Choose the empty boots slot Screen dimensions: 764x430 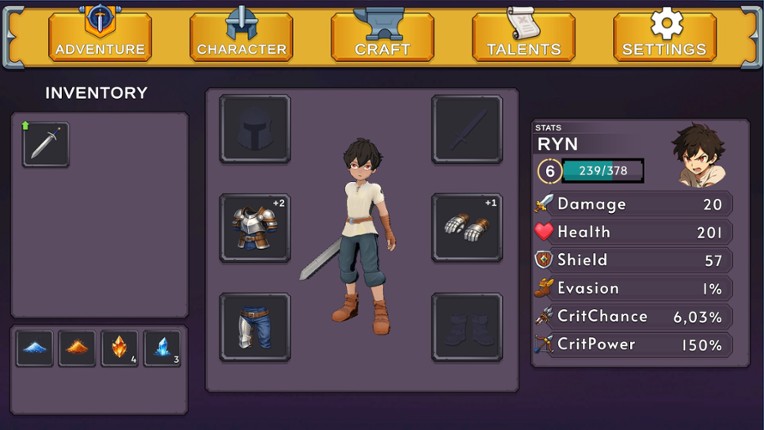[x=467, y=327]
